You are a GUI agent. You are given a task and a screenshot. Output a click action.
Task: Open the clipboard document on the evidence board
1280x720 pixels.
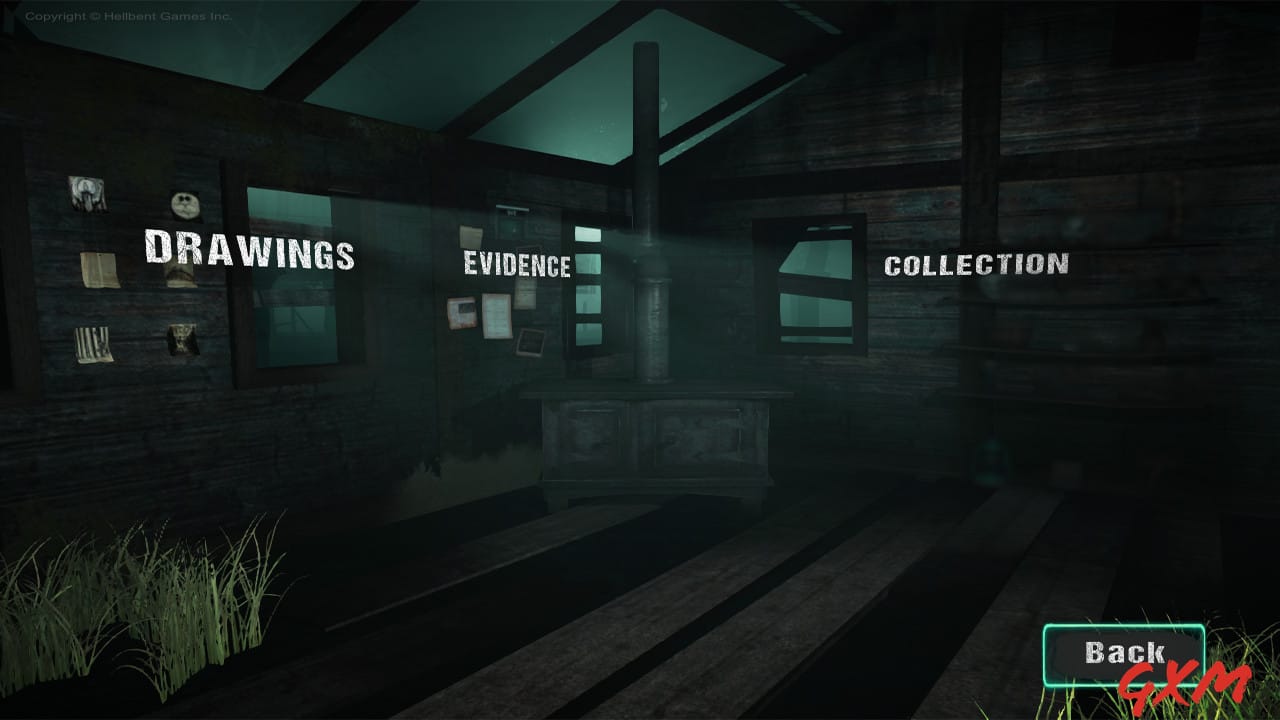click(x=497, y=317)
